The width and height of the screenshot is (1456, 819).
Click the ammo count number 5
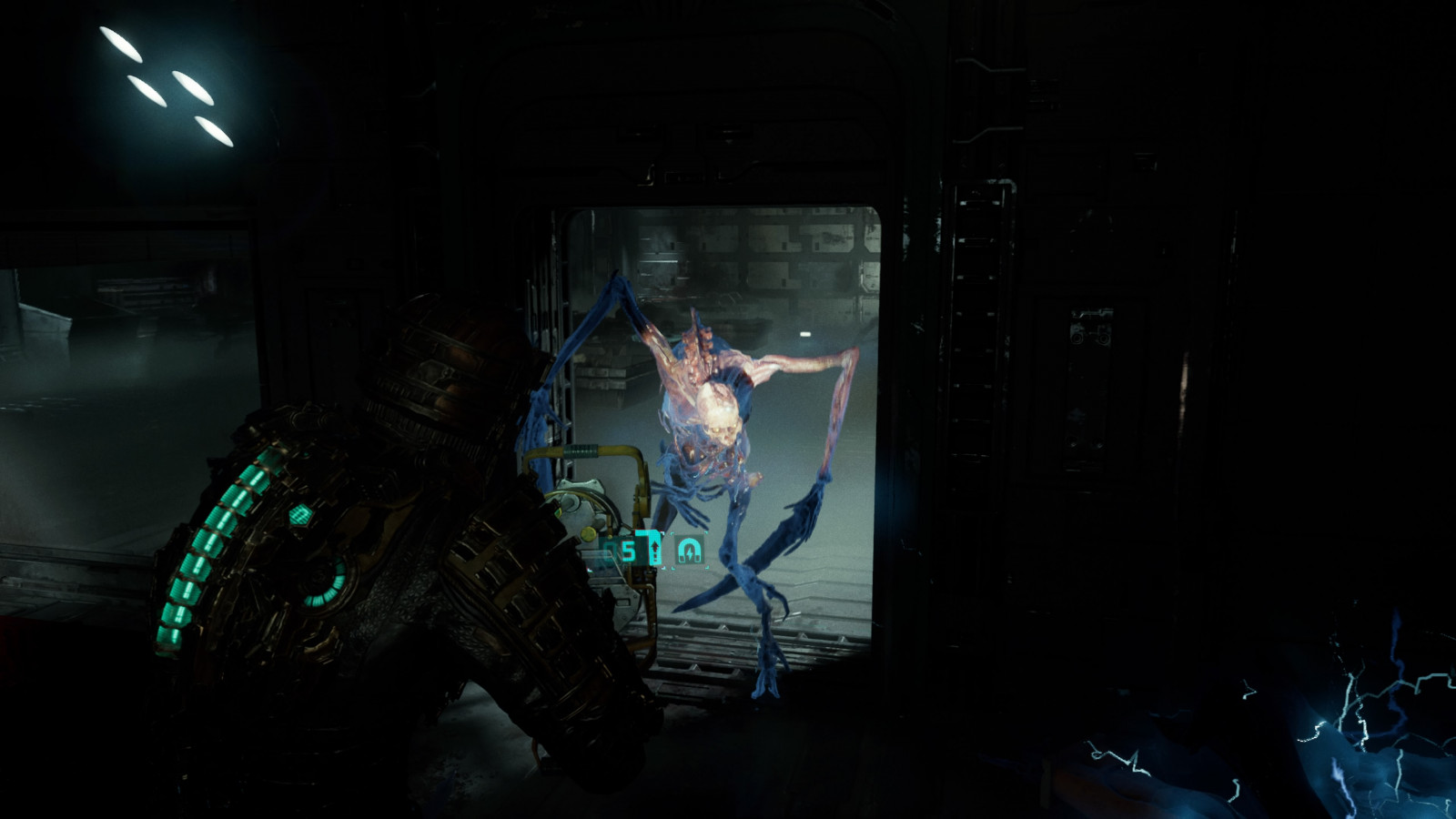click(x=630, y=551)
